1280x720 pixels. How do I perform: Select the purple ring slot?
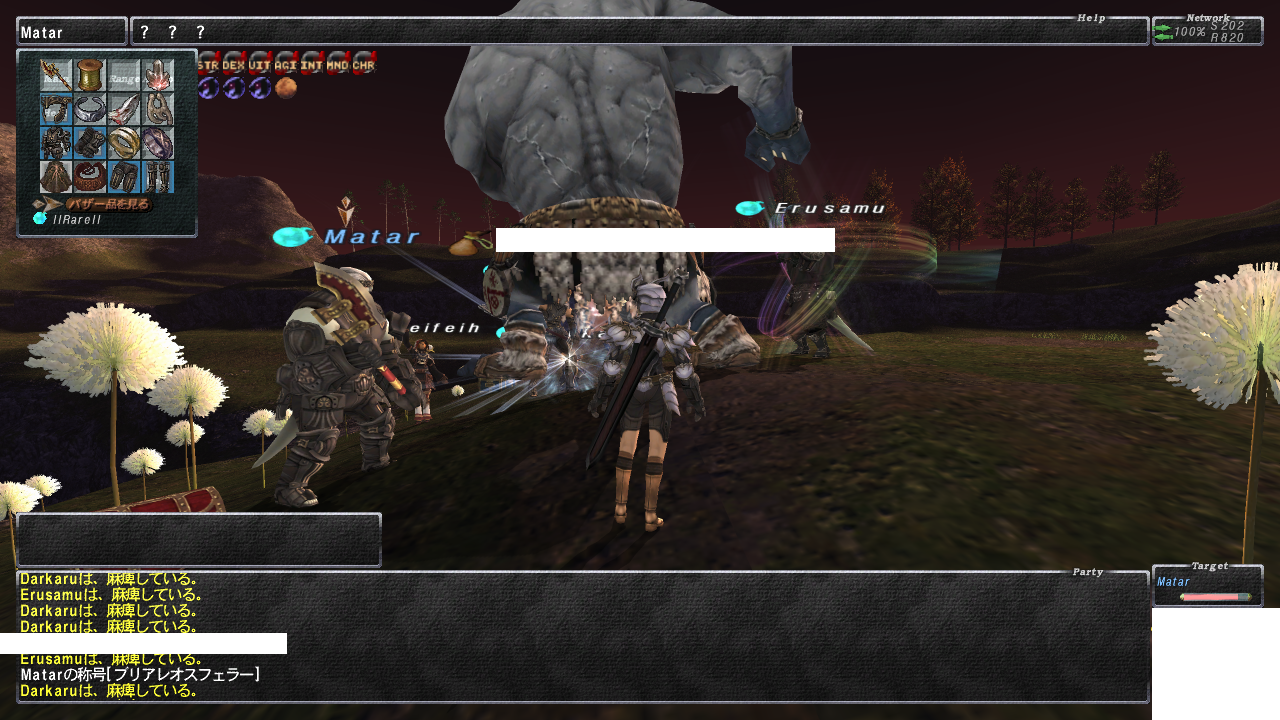click(157, 143)
